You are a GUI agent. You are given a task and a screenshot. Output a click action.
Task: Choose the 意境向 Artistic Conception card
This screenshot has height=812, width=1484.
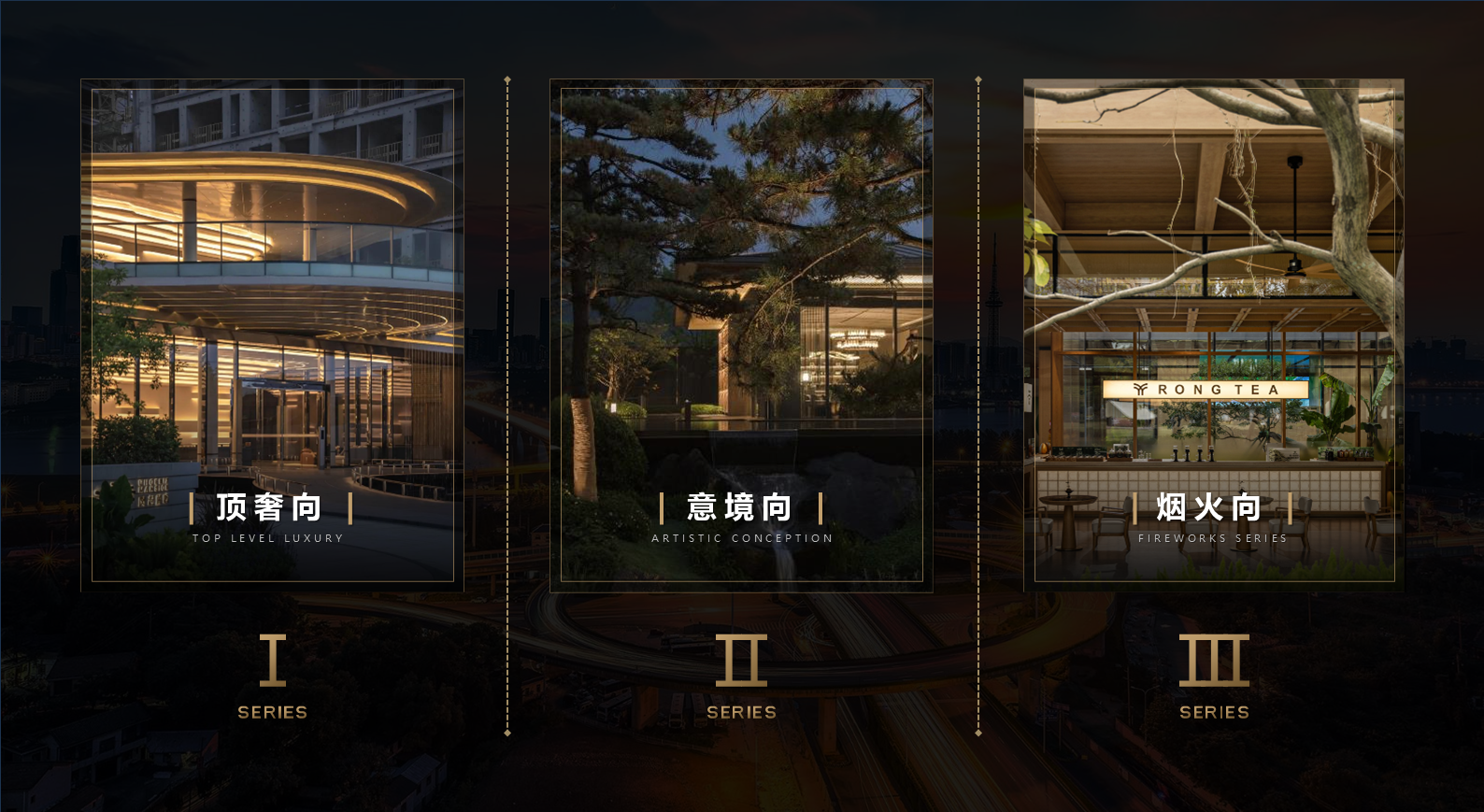(741, 335)
